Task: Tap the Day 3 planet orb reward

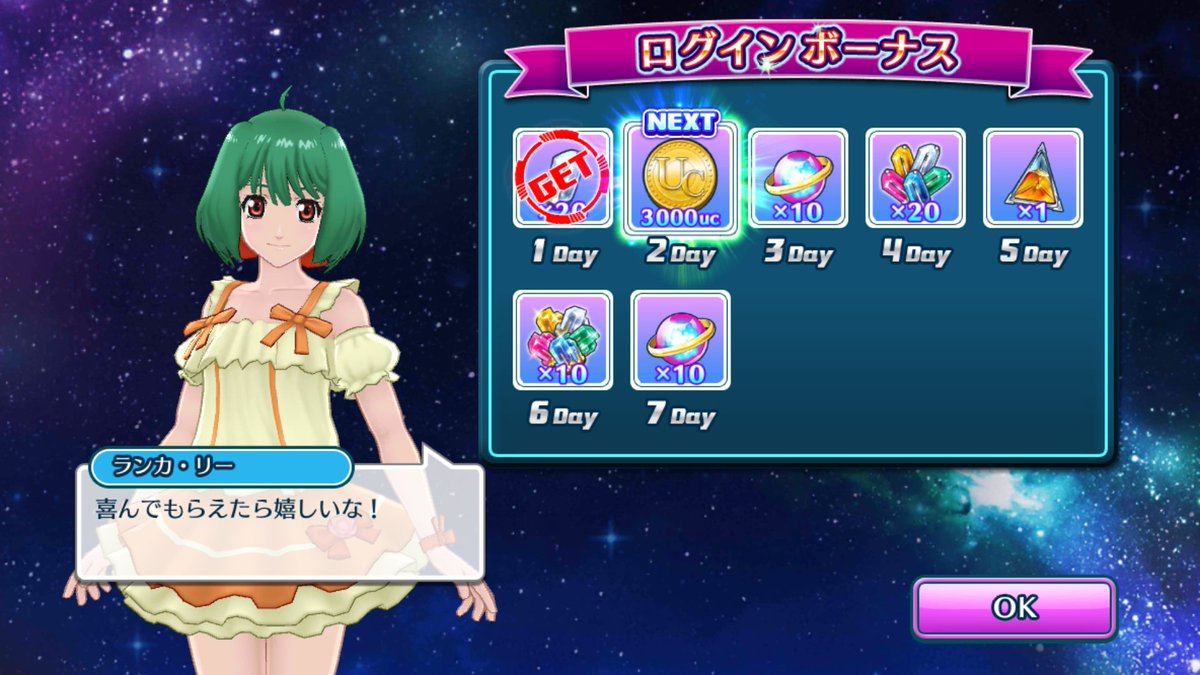Action: click(x=798, y=178)
